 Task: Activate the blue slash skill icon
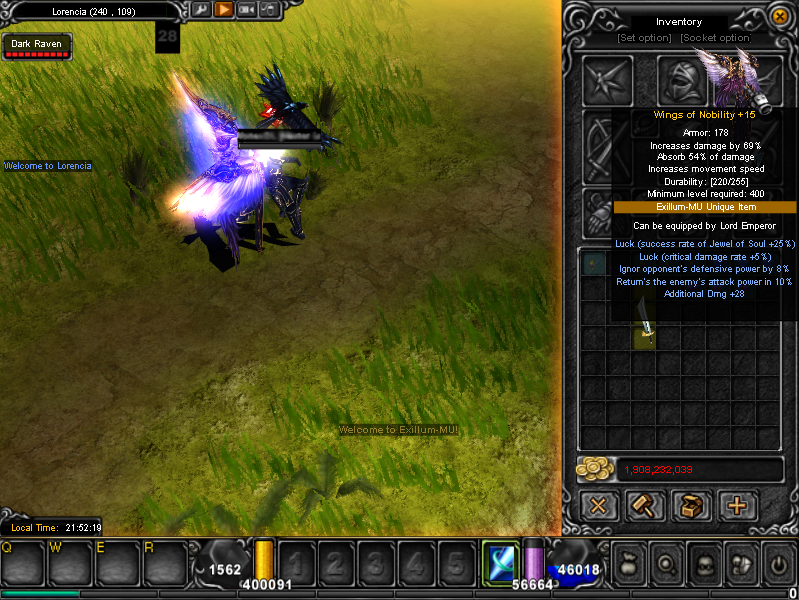click(499, 563)
